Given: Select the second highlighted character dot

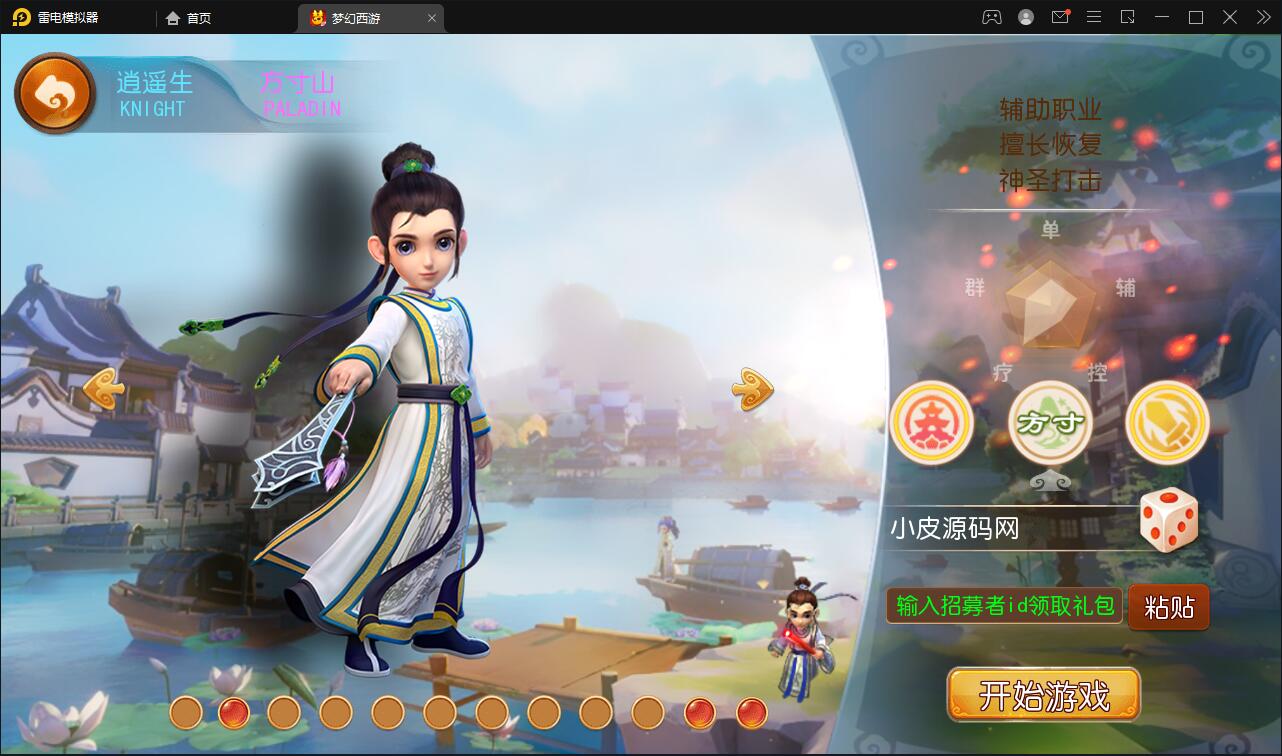Looking at the screenshot, I should coord(234,714).
